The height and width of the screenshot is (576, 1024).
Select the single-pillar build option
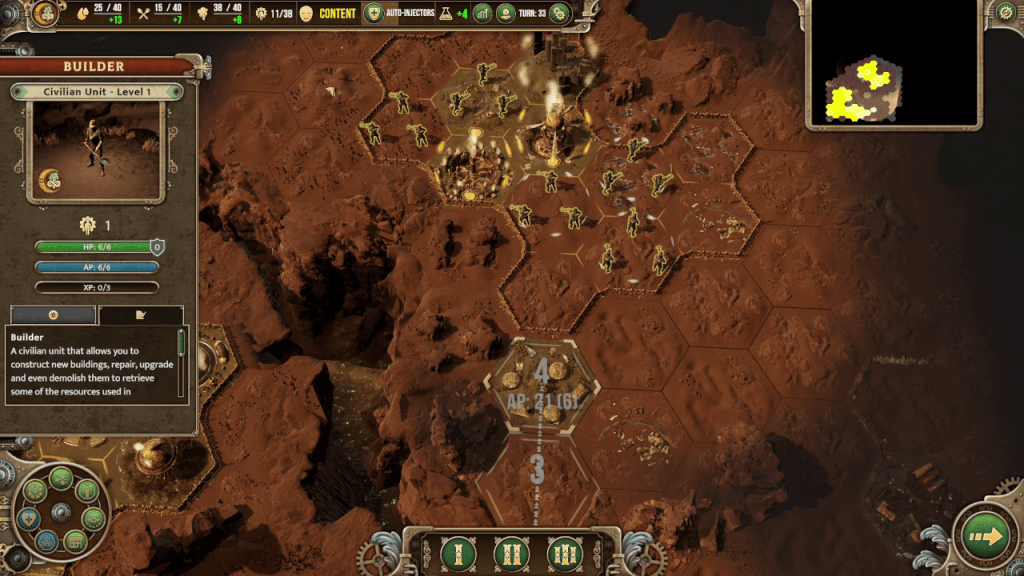coord(456,553)
